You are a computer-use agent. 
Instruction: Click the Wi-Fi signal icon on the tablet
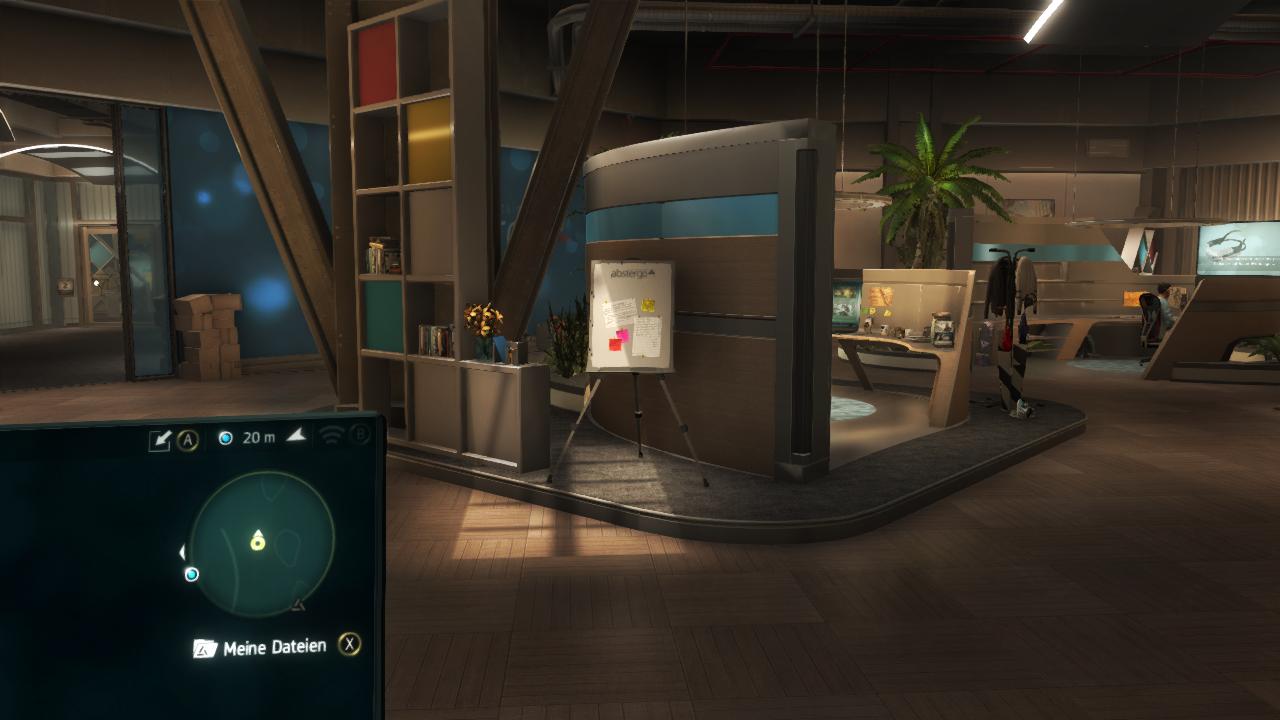point(331,435)
